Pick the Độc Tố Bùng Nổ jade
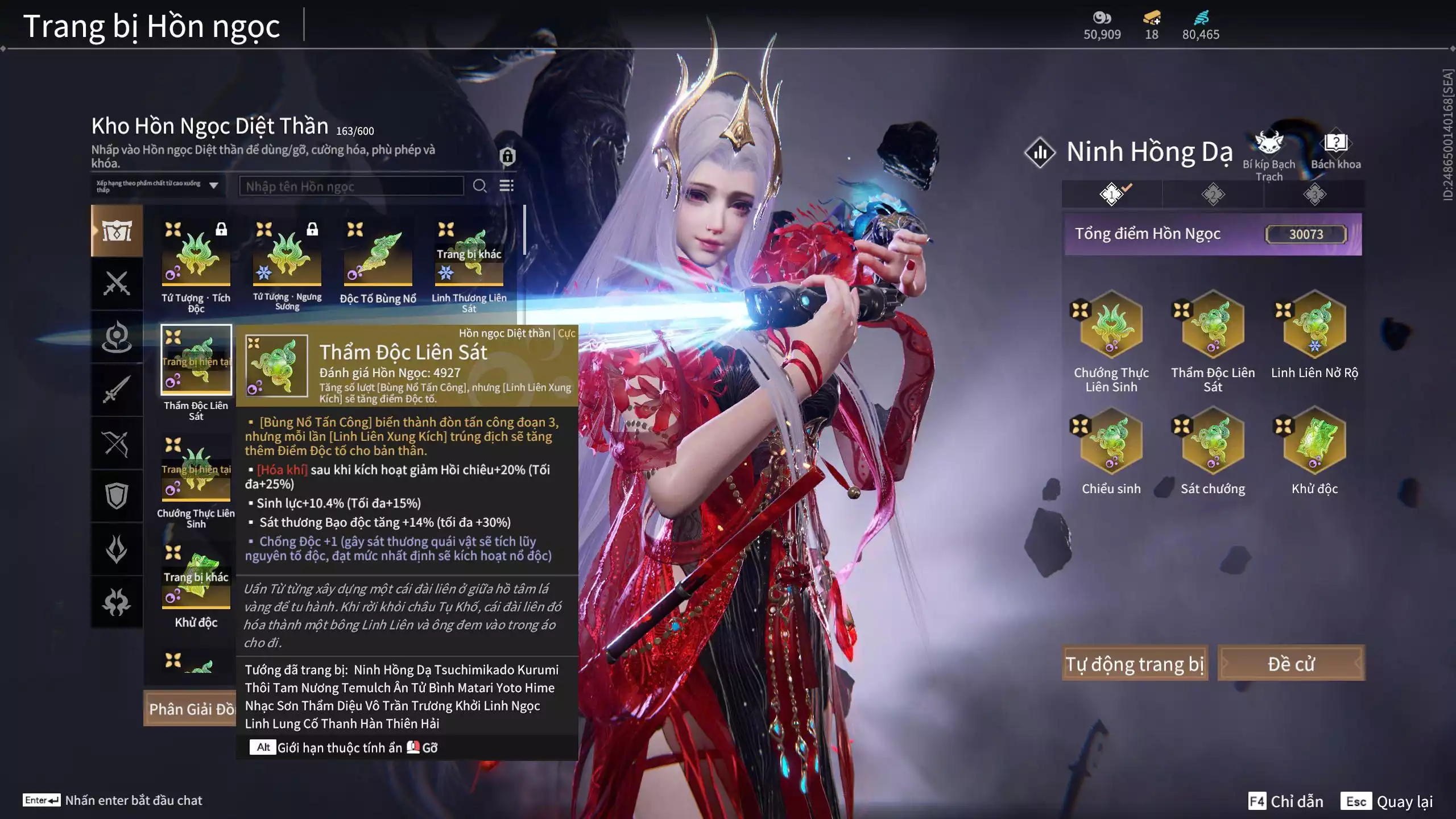This screenshot has width=1456, height=819. pyautogui.click(x=378, y=256)
